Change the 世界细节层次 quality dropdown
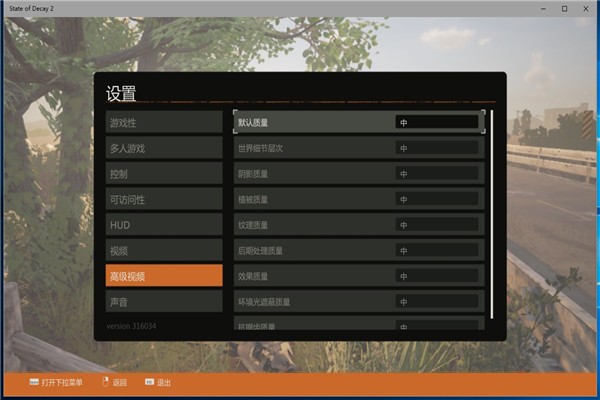 (437, 148)
